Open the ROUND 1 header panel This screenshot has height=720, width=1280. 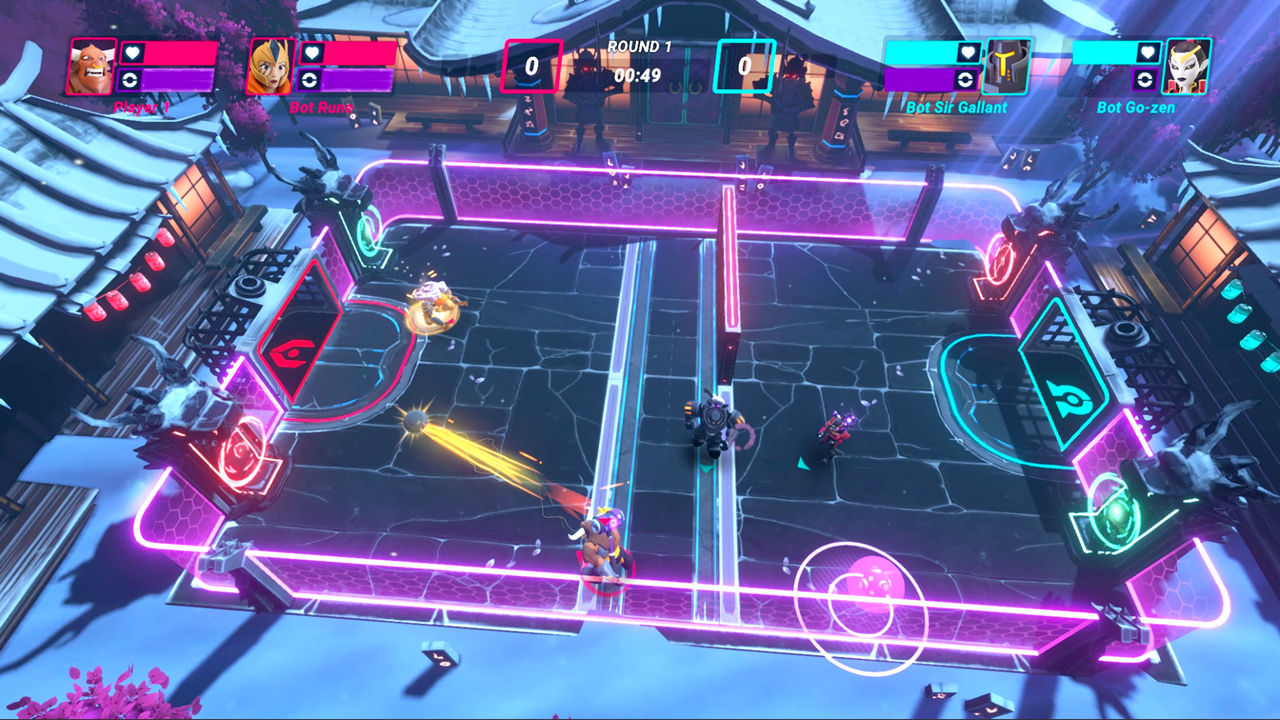tap(639, 47)
